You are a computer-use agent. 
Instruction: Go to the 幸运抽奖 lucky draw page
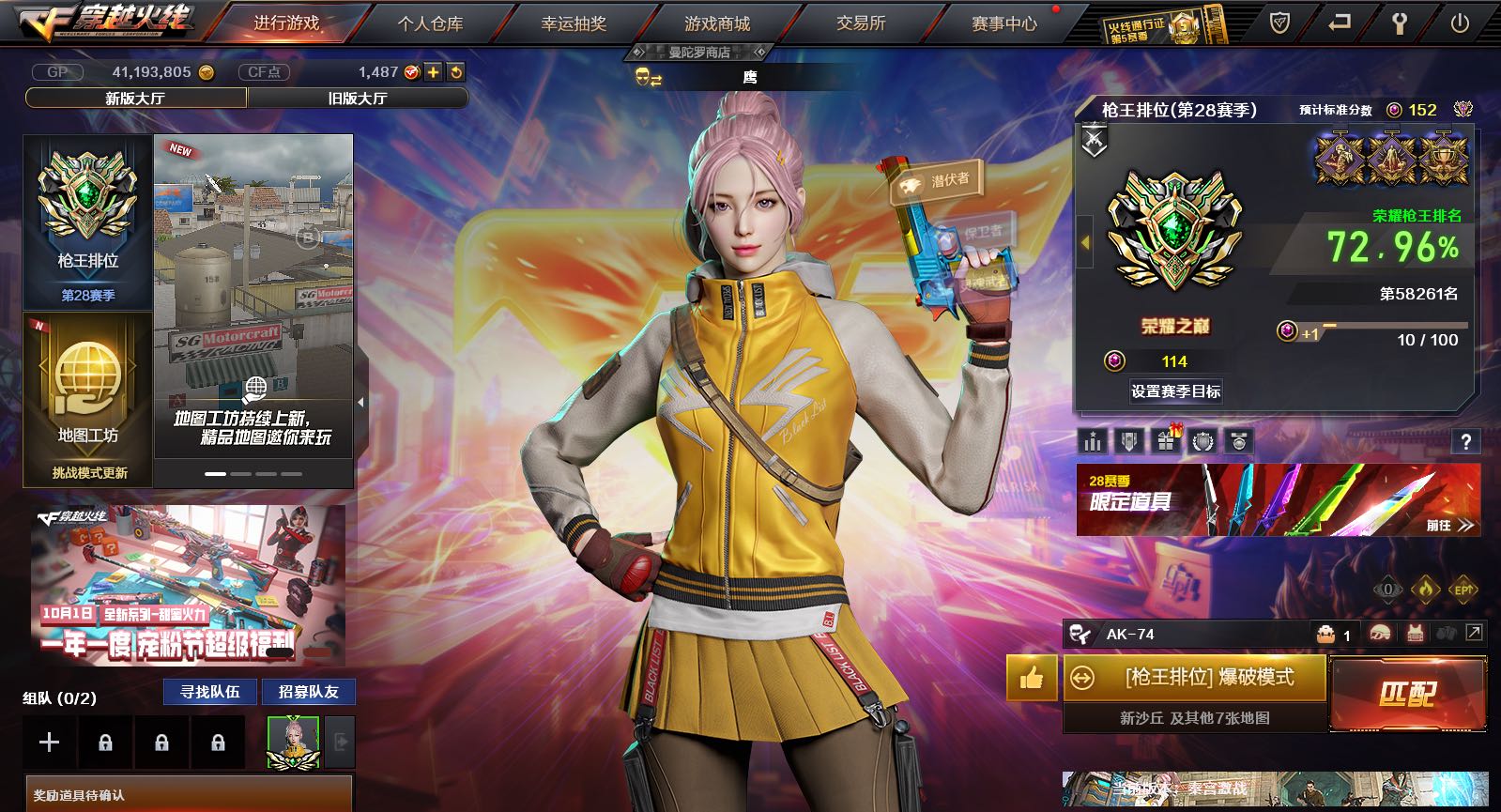574,23
